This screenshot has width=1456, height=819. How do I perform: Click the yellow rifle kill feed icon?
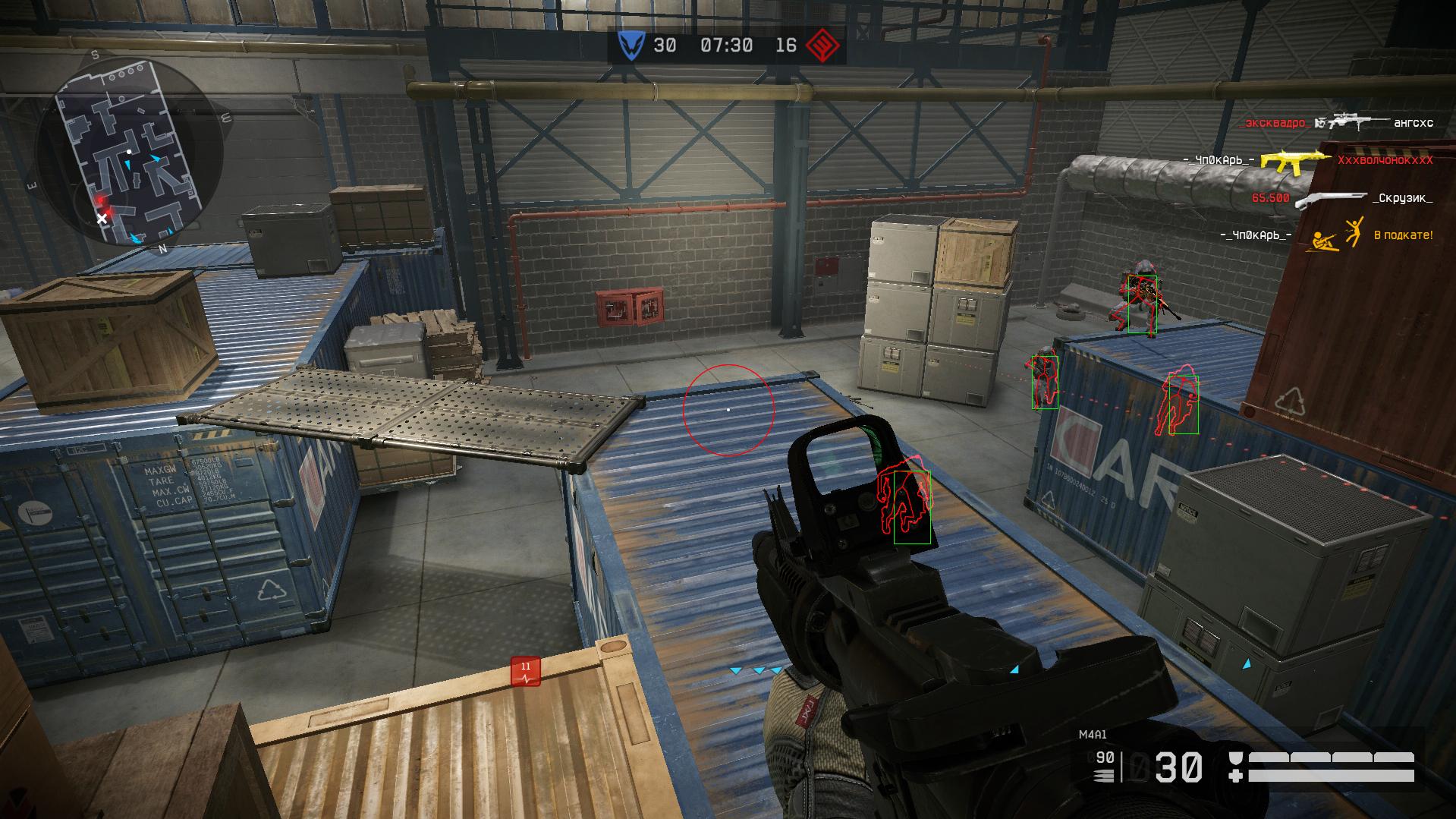(1294, 160)
